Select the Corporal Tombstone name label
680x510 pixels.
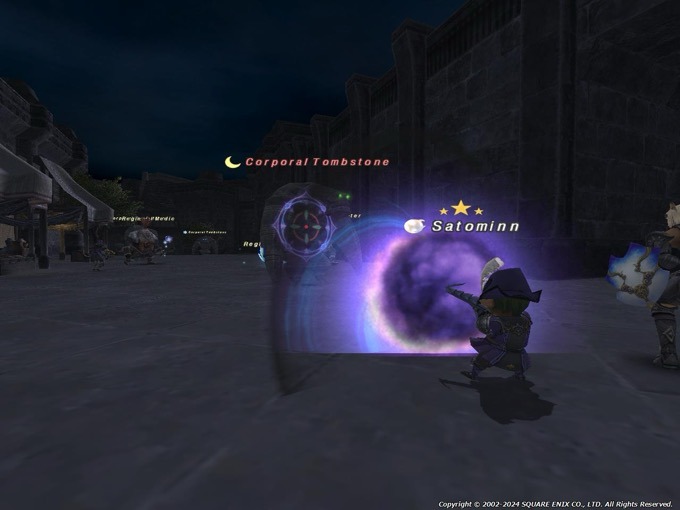(x=317, y=162)
